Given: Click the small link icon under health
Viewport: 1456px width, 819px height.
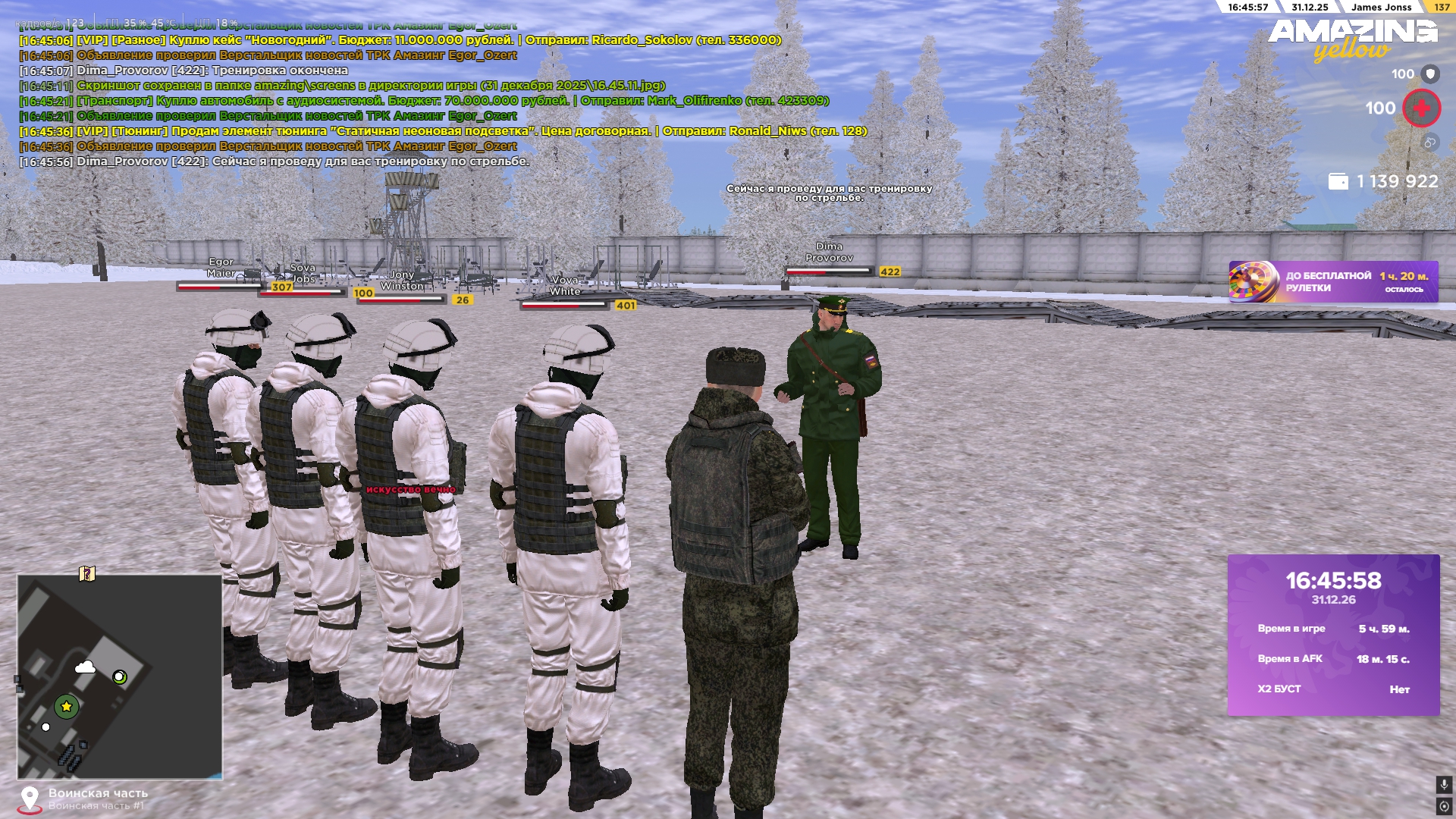Looking at the screenshot, I should (1429, 142).
